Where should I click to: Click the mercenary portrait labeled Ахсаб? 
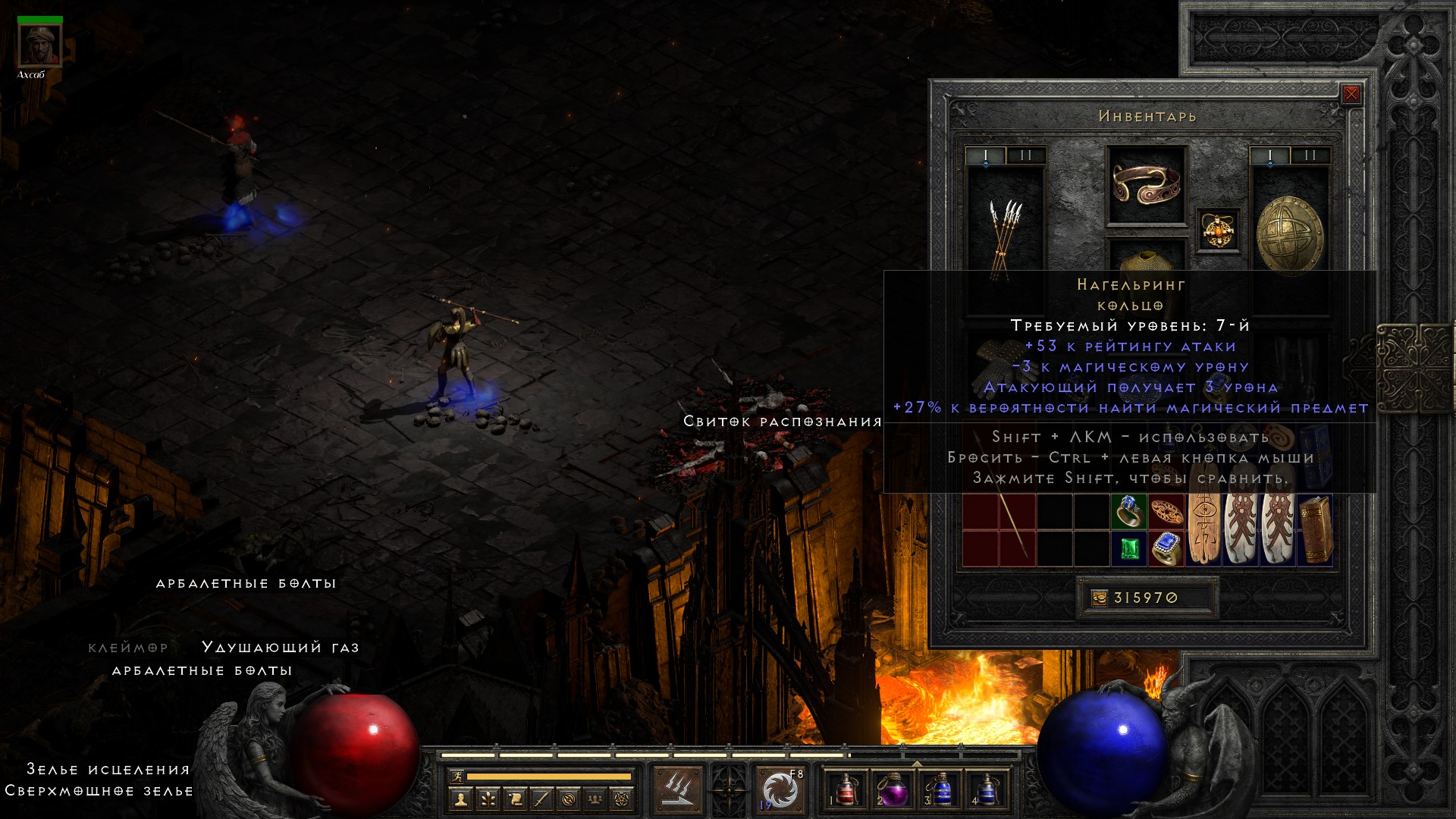click(39, 45)
